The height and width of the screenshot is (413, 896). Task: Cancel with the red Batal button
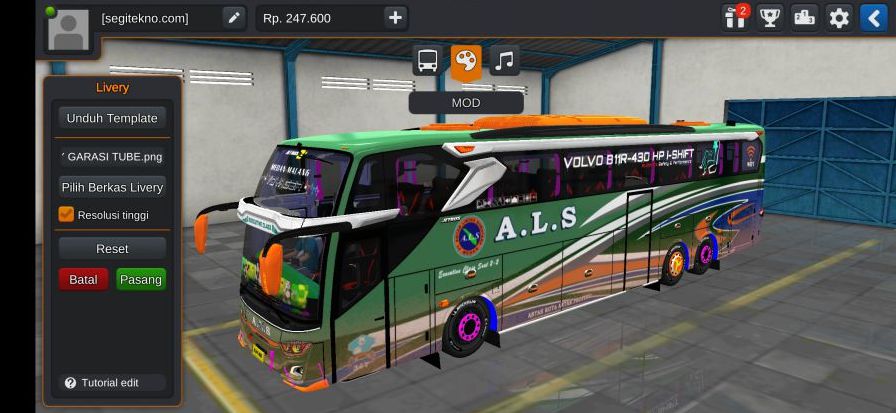[x=83, y=279]
